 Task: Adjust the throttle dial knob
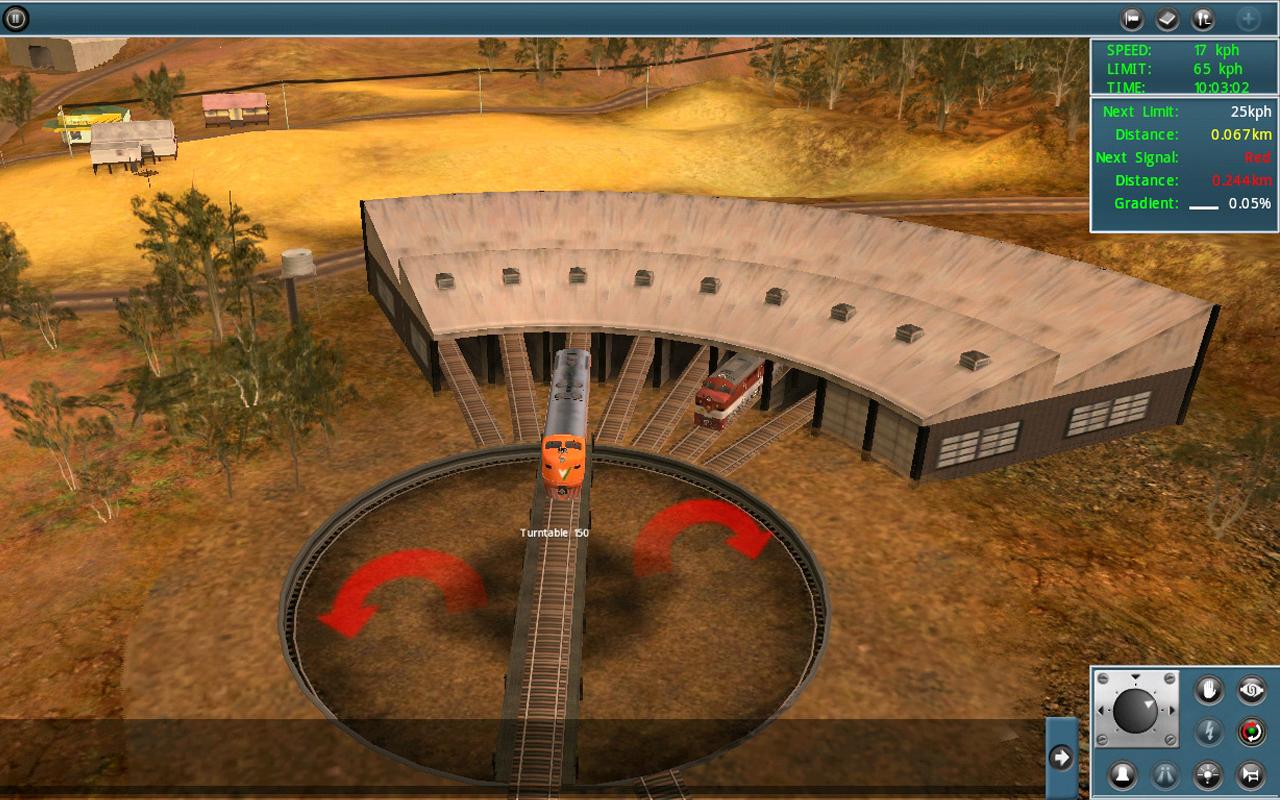pyautogui.click(x=1136, y=709)
